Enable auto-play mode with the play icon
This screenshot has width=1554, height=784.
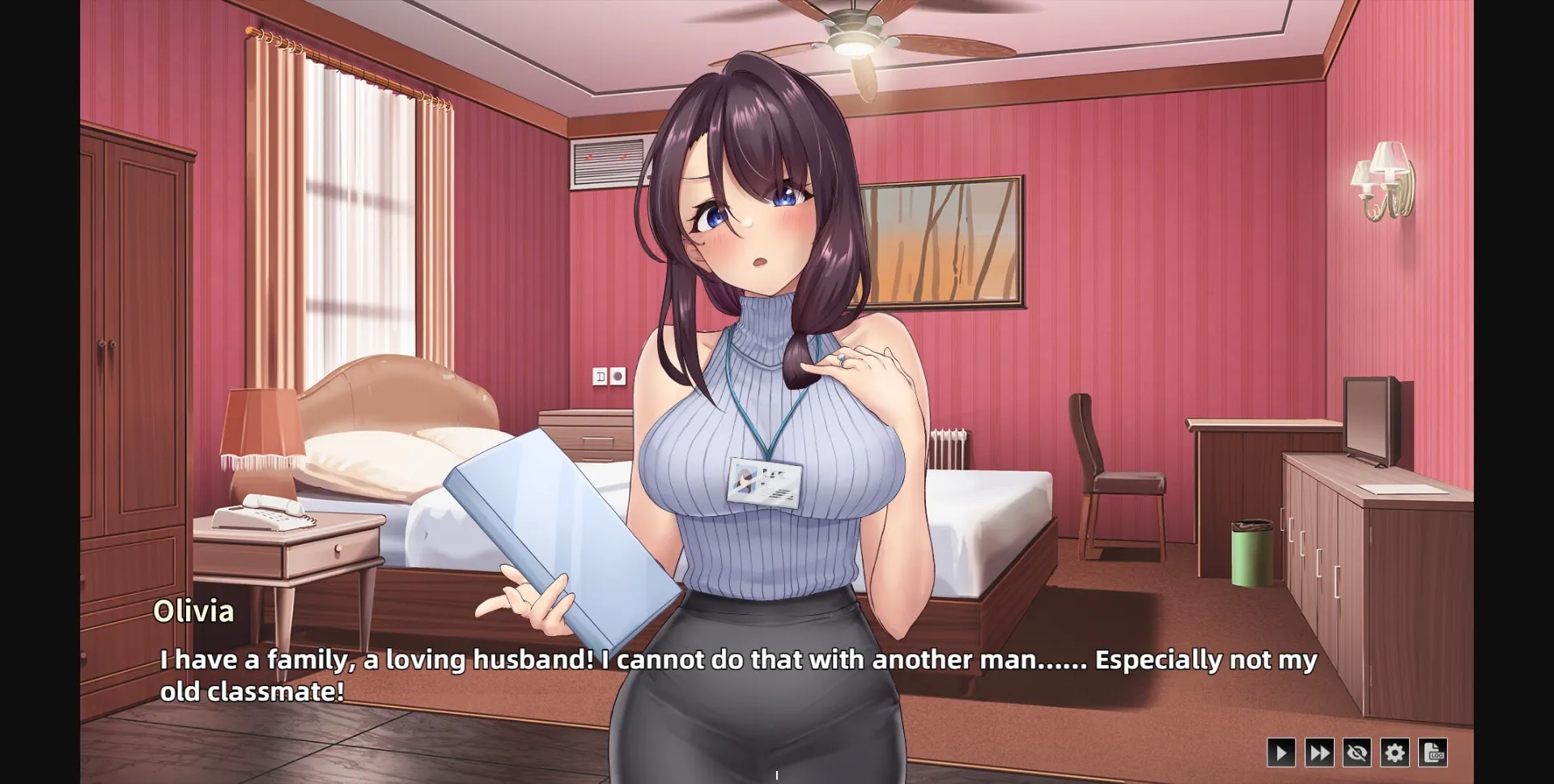tap(1283, 752)
